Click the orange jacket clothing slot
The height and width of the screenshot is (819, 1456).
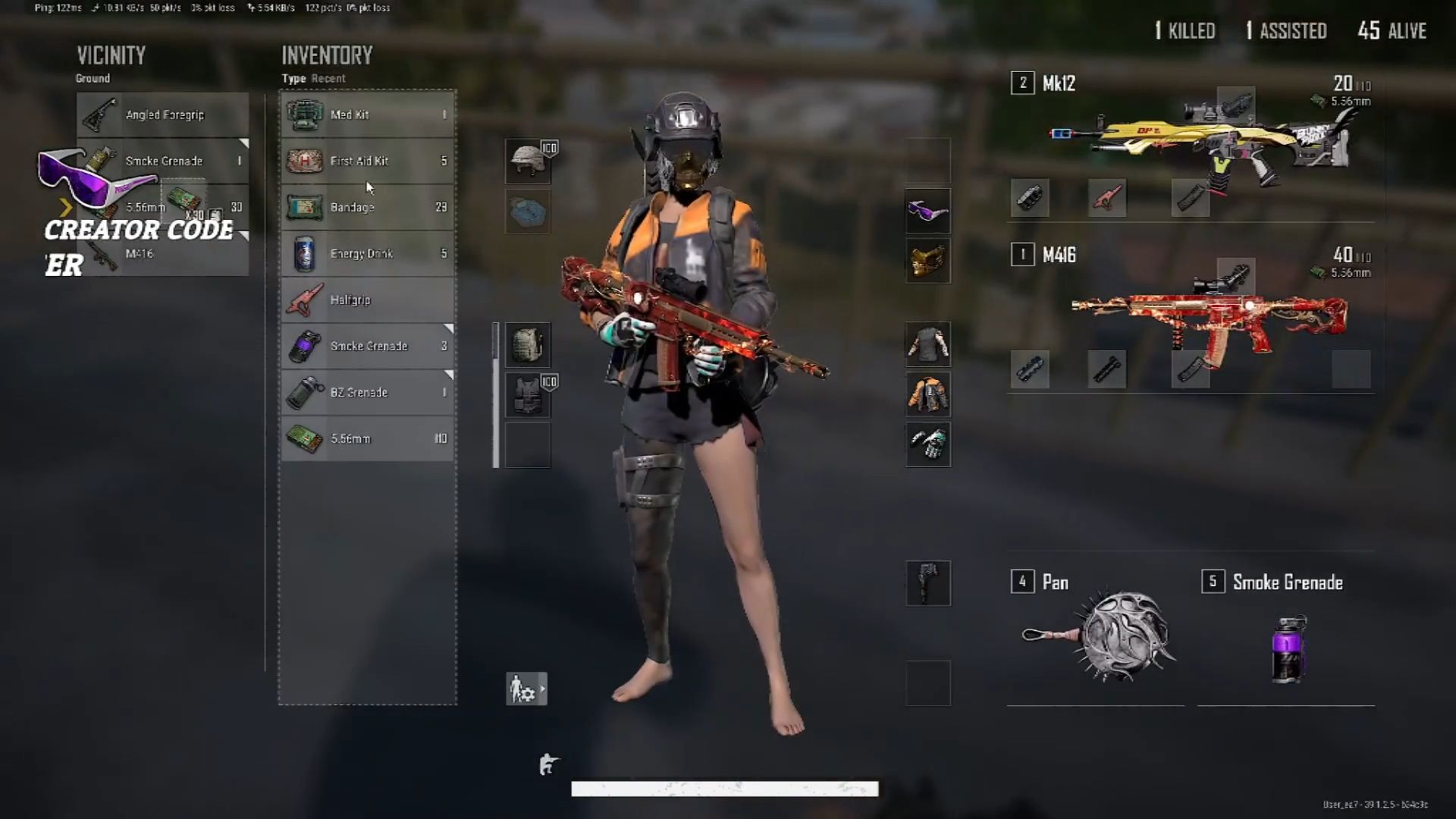point(927,394)
